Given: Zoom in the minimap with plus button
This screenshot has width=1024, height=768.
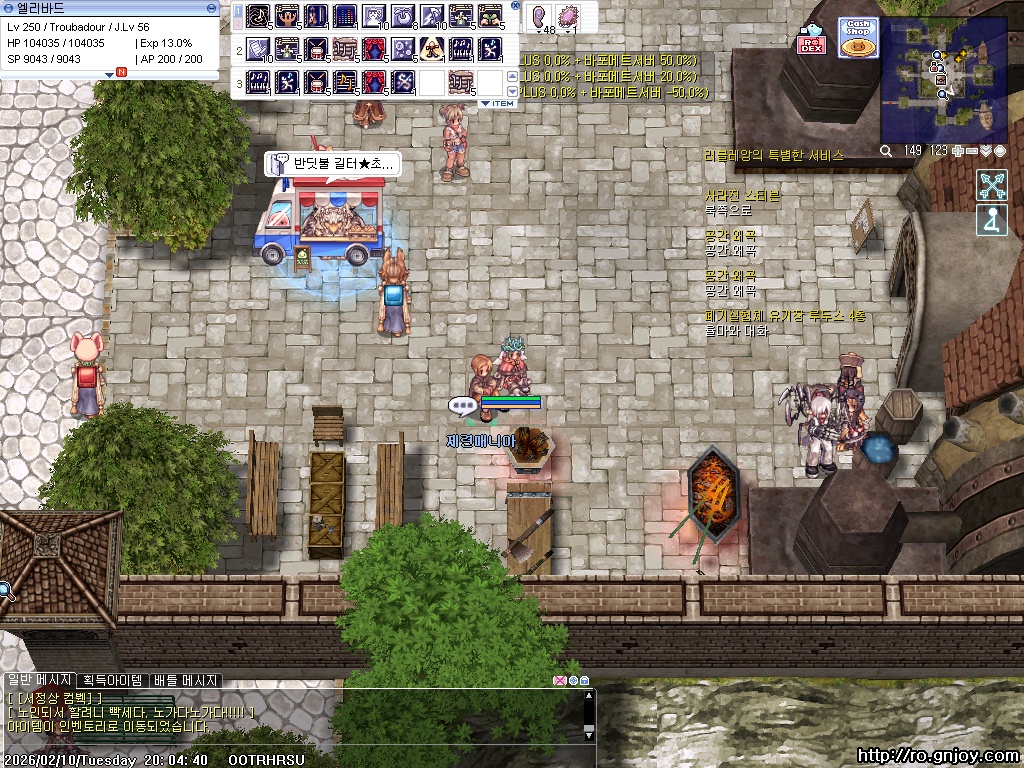Looking at the screenshot, I should click(958, 151).
